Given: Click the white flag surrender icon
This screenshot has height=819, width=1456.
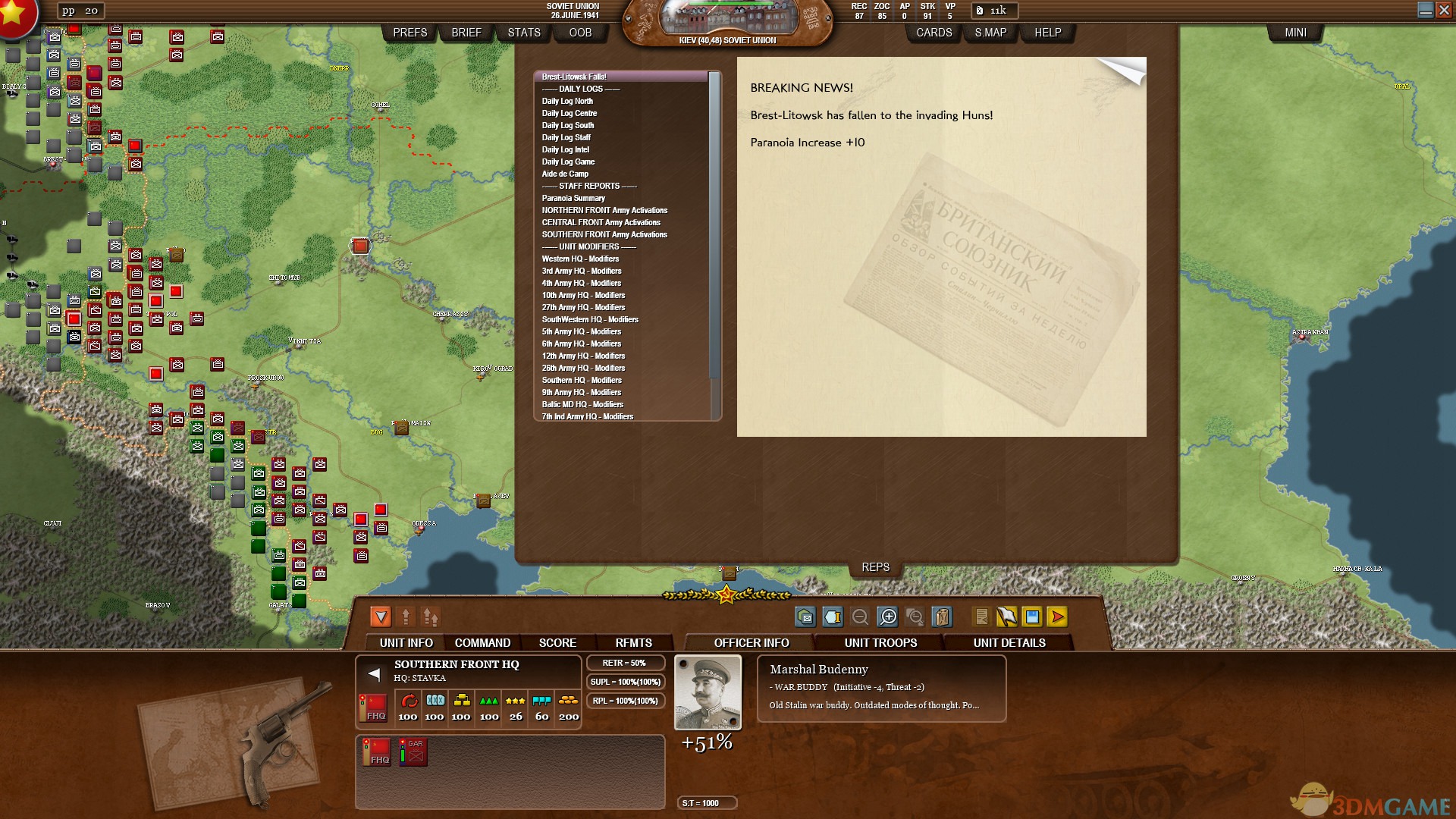Looking at the screenshot, I should click(x=1006, y=617).
